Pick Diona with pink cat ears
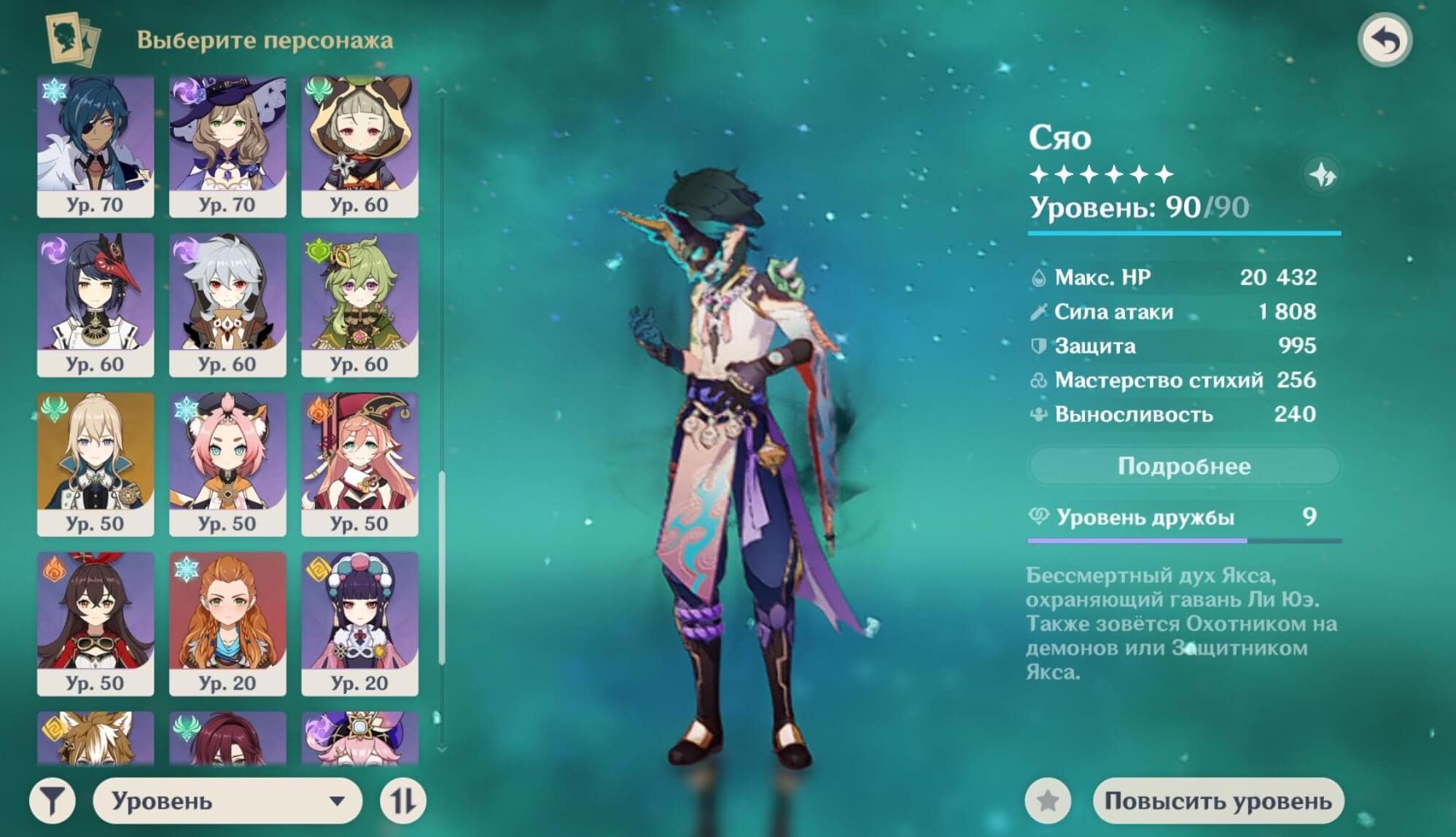This screenshot has width=1456, height=837. coord(227,464)
